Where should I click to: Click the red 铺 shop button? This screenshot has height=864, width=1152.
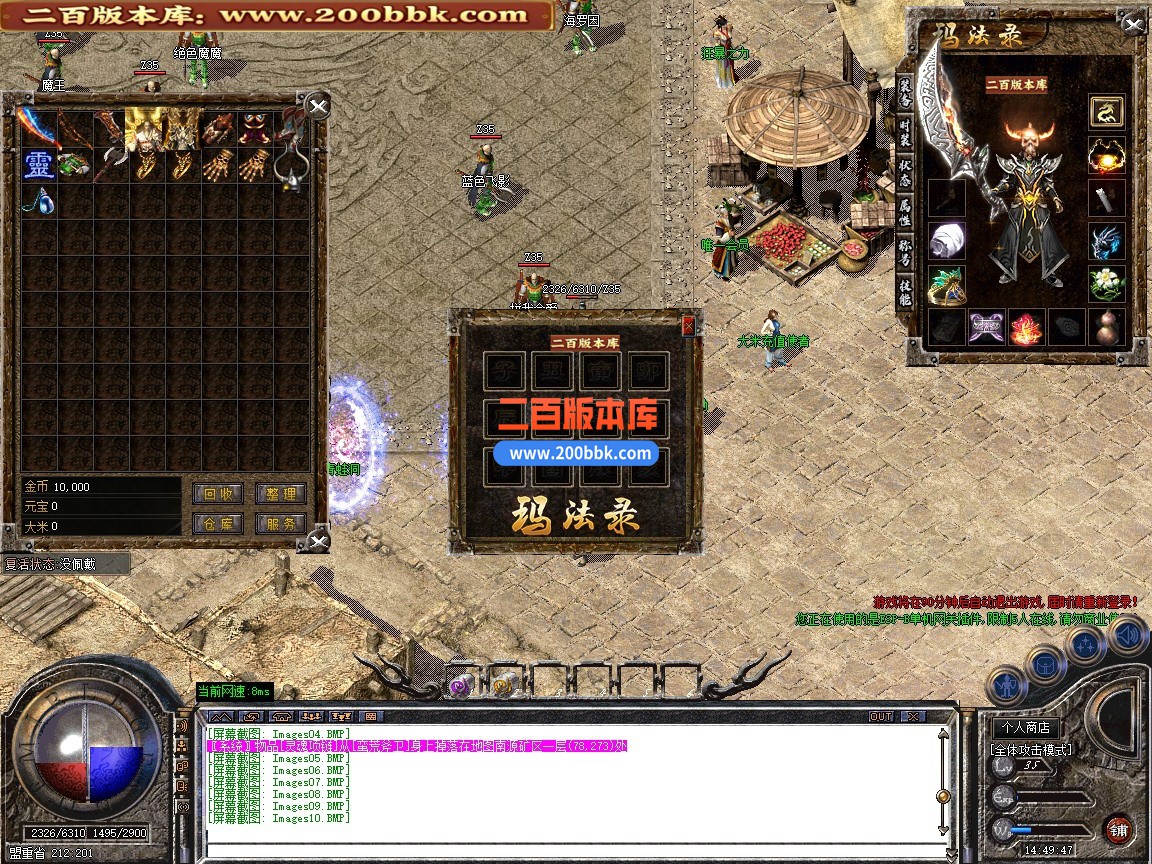point(1118,829)
